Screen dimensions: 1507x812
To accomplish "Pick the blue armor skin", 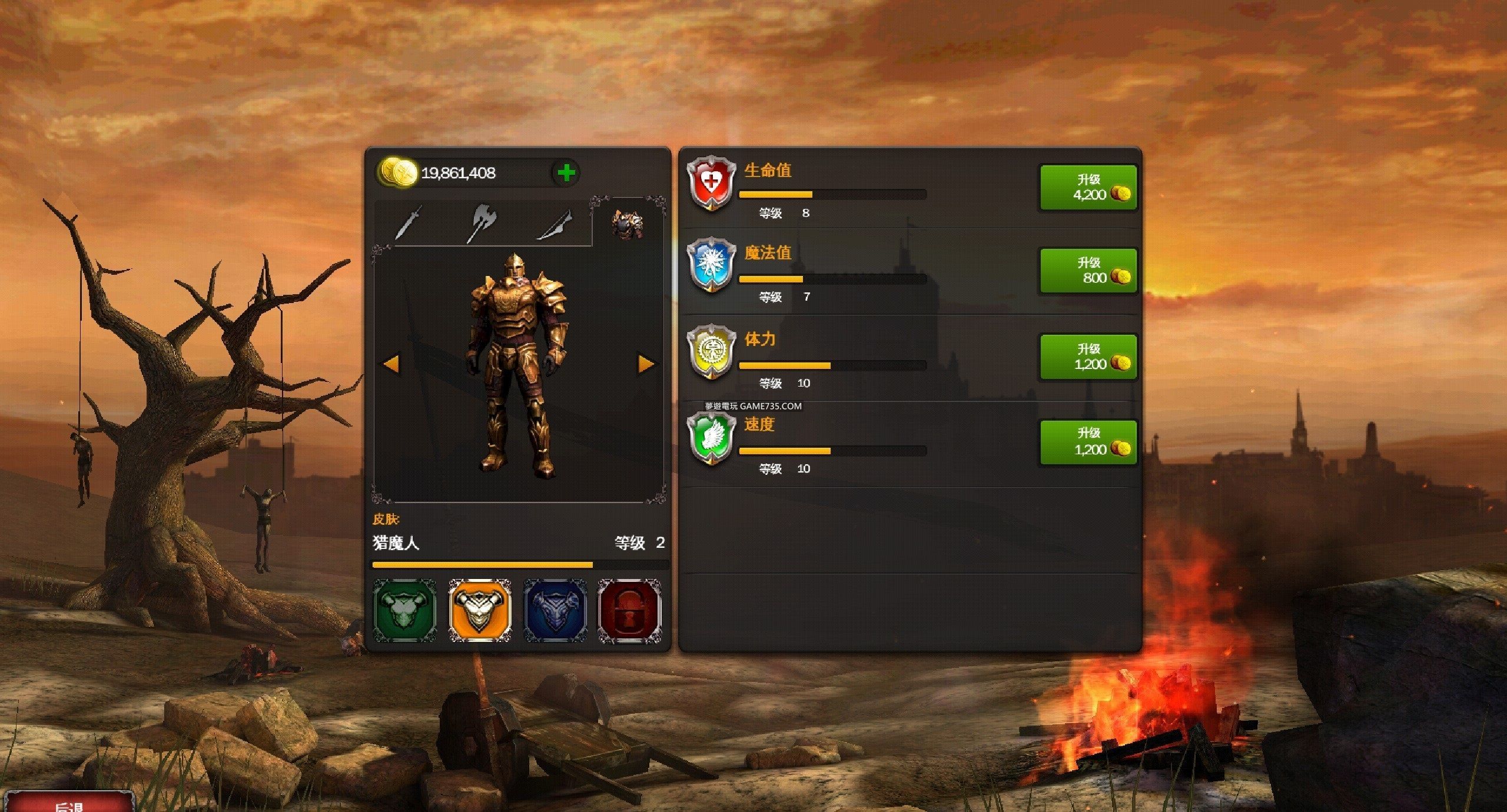I will pos(555,610).
